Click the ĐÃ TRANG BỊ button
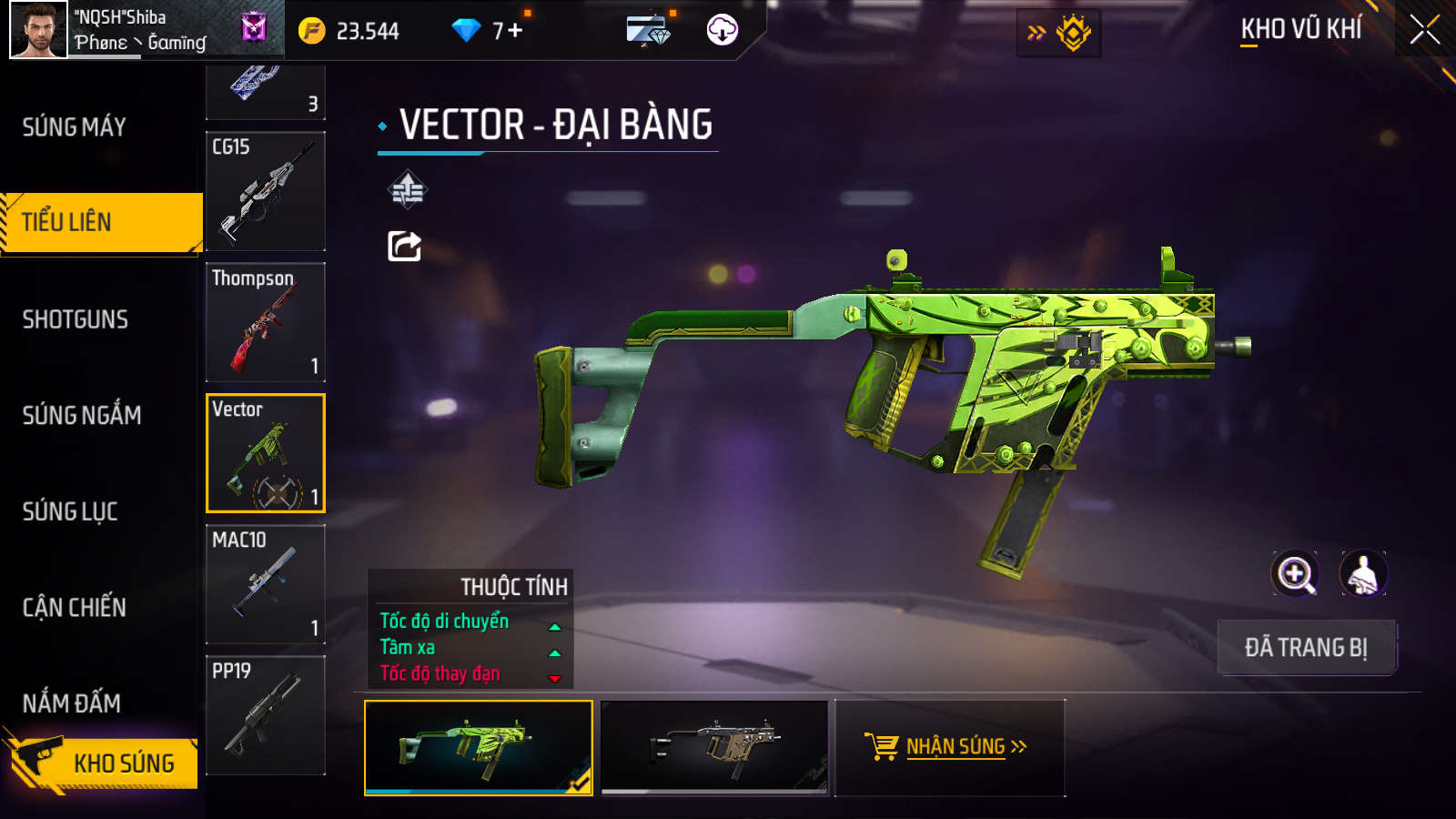This screenshot has height=819, width=1456. point(1306,647)
